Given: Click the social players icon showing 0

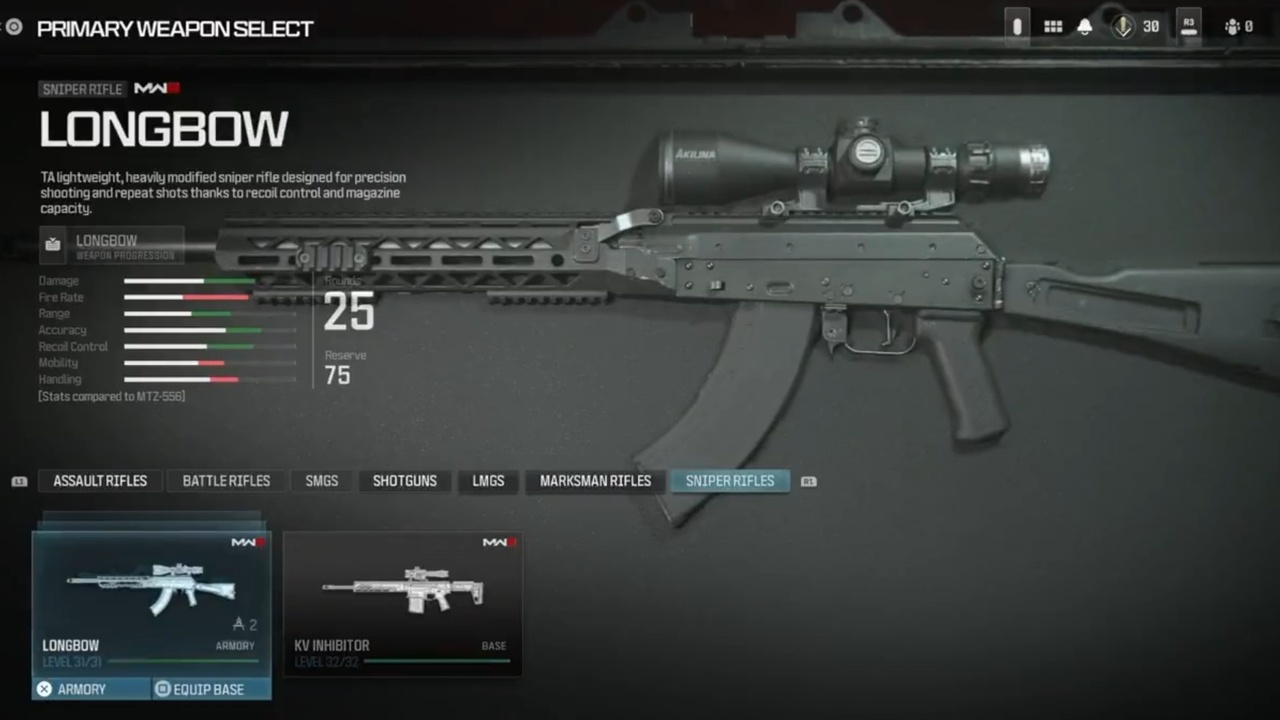Looking at the screenshot, I should 1234,26.
